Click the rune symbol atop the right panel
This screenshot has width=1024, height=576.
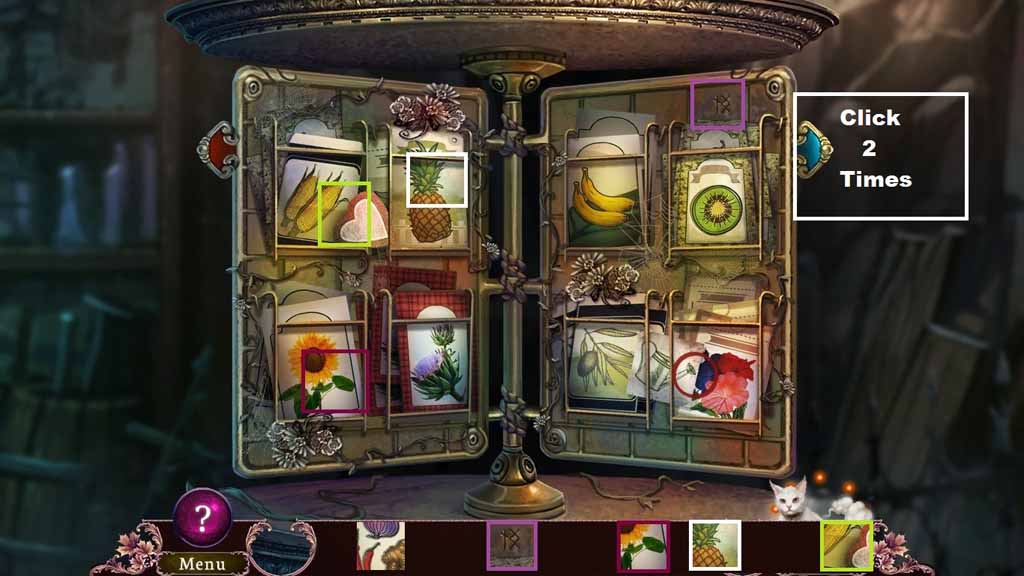click(x=717, y=105)
